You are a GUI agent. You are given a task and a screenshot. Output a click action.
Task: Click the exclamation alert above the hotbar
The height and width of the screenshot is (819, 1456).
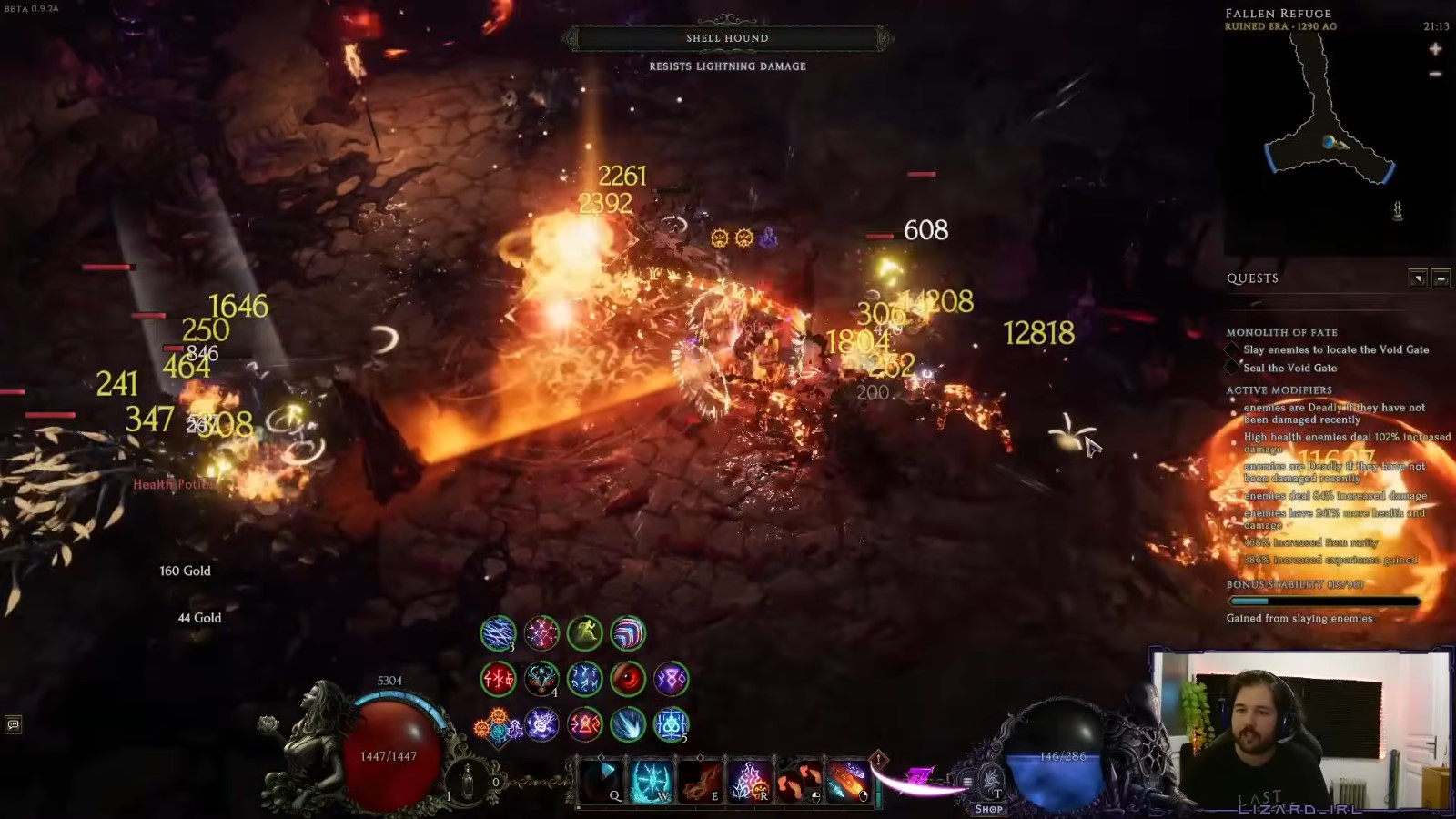click(877, 758)
